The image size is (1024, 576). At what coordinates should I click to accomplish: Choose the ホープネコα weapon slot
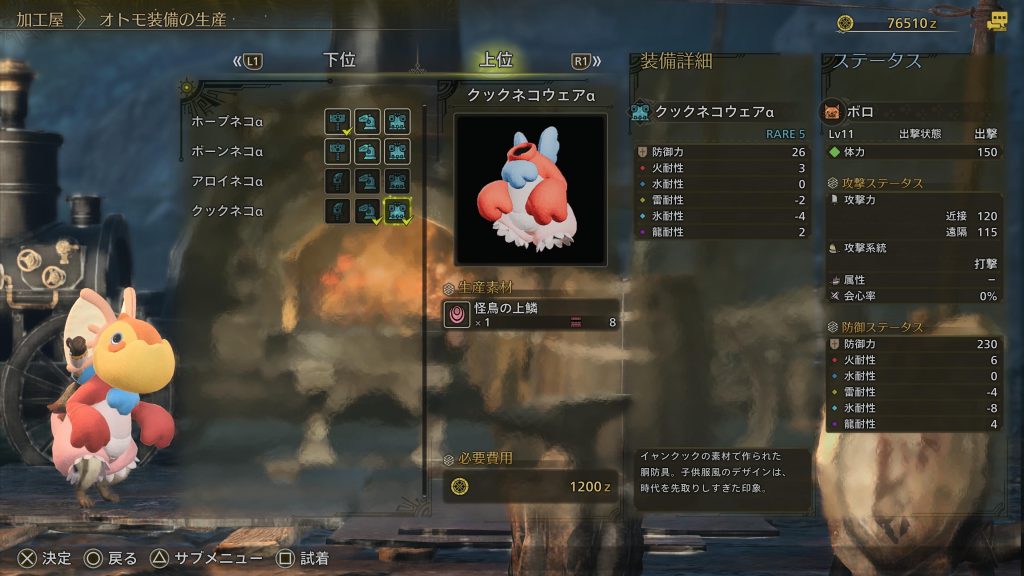click(338, 121)
